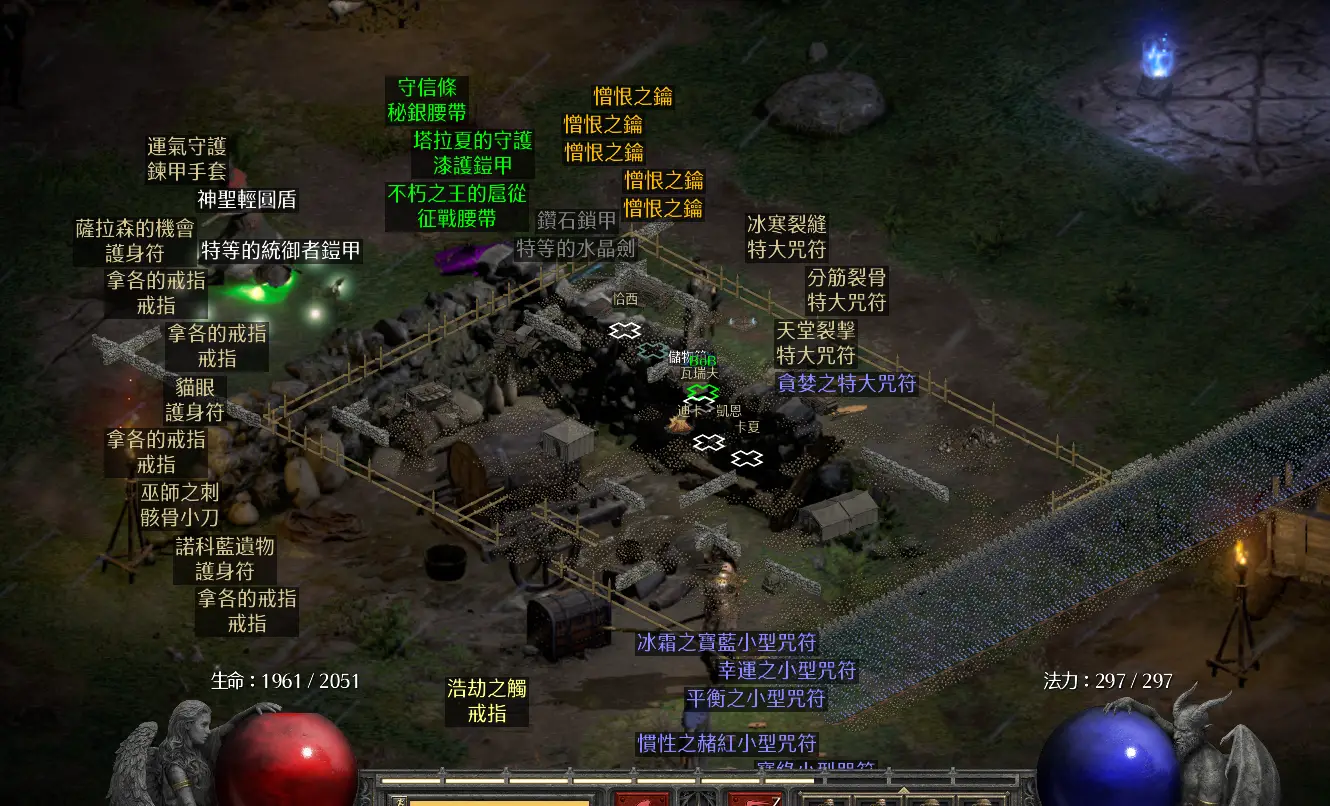The image size is (1330, 806).
Task: Select the 特等的統御者鎧甲 armor label
Action: (281, 250)
